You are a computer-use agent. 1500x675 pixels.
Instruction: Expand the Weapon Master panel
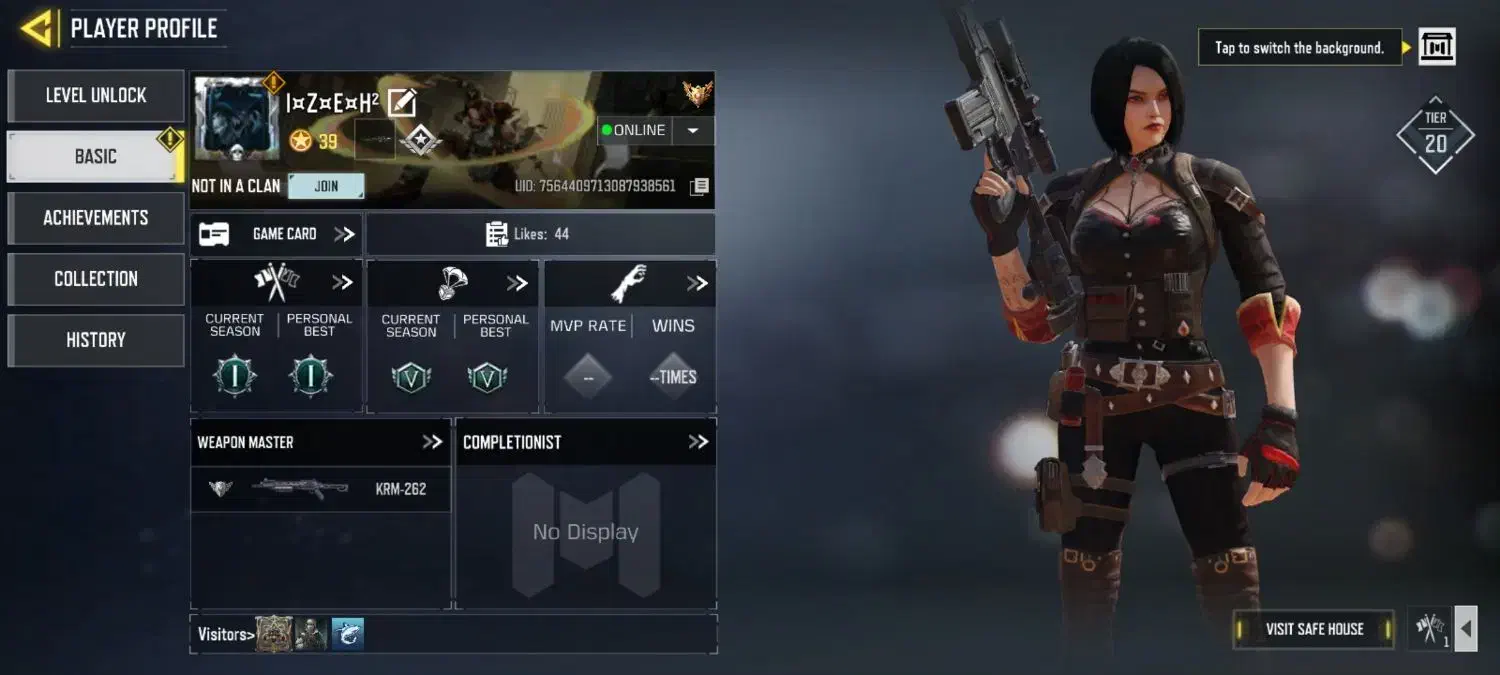click(x=432, y=442)
